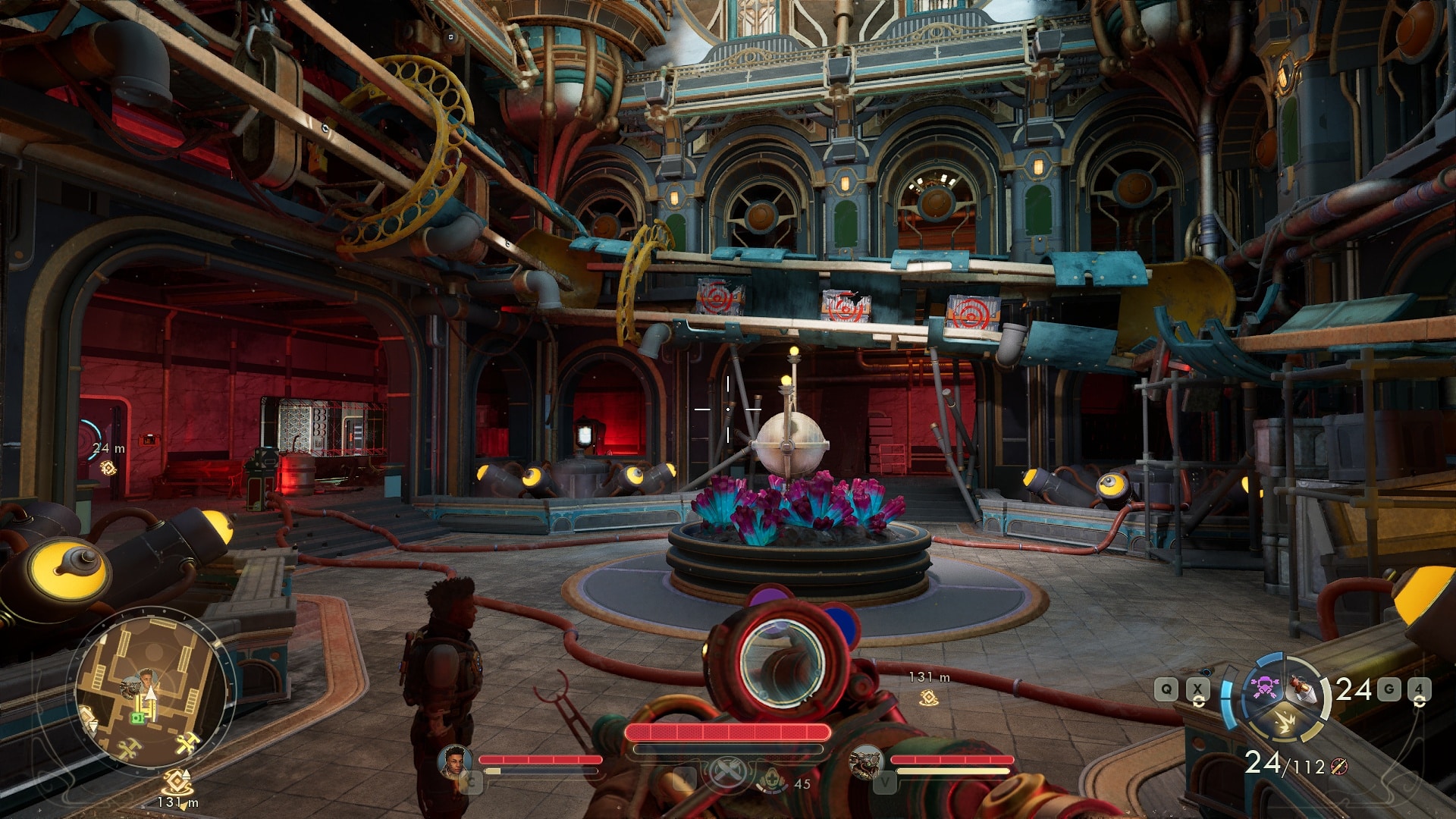Click the bullet ammo type icon

(1339, 767)
